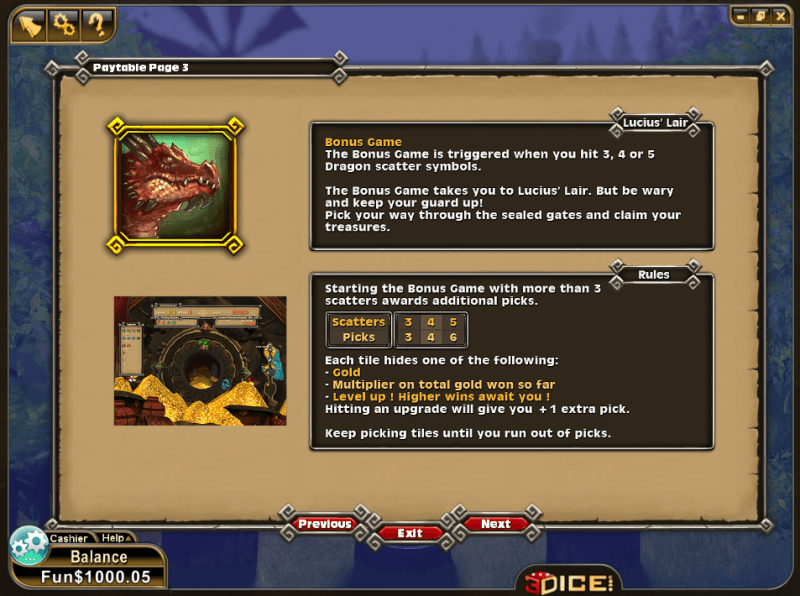Go to the Previous paytable page
This screenshot has width=800, height=596.
[x=324, y=524]
